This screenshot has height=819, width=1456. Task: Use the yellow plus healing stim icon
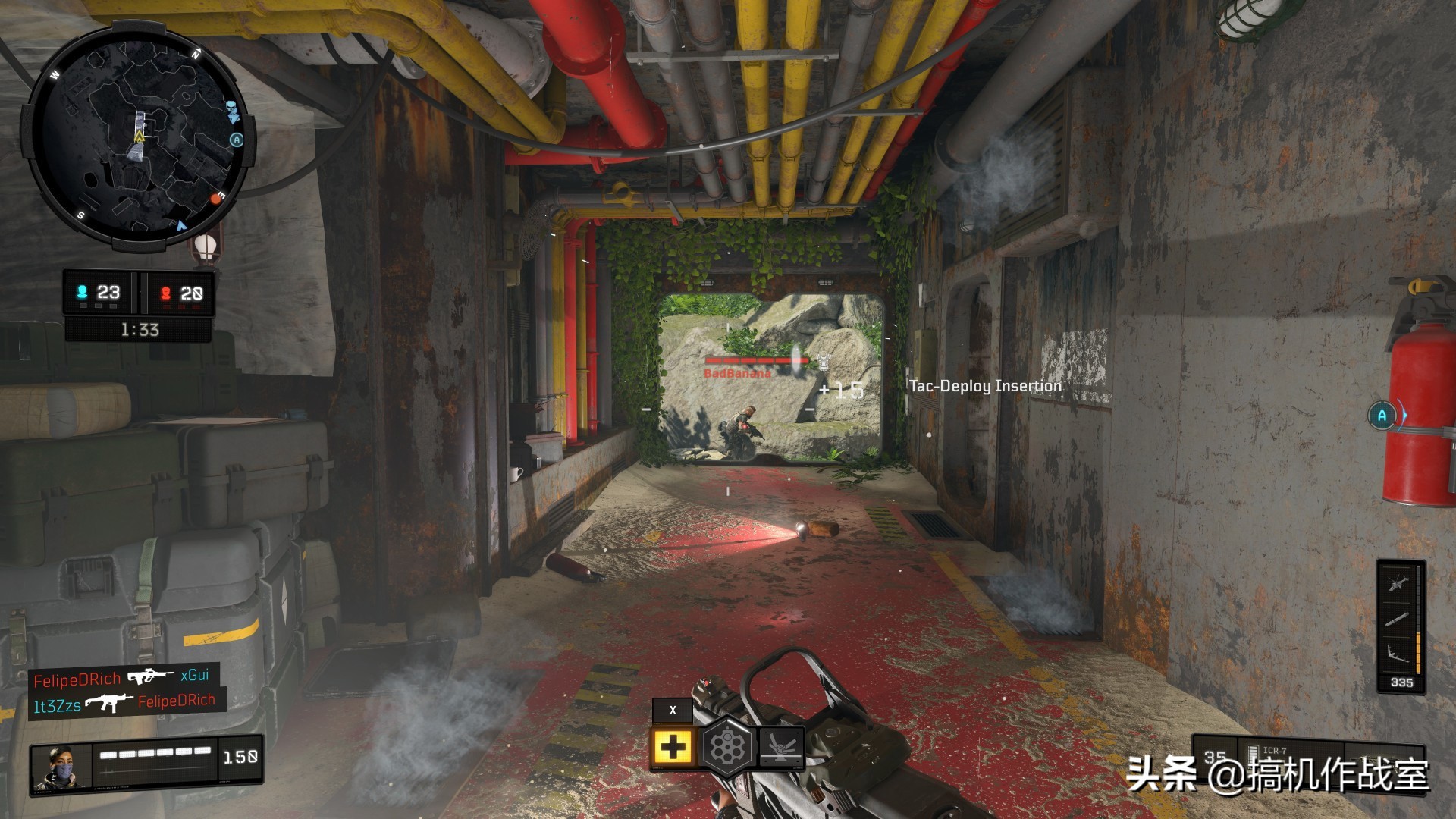673,748
